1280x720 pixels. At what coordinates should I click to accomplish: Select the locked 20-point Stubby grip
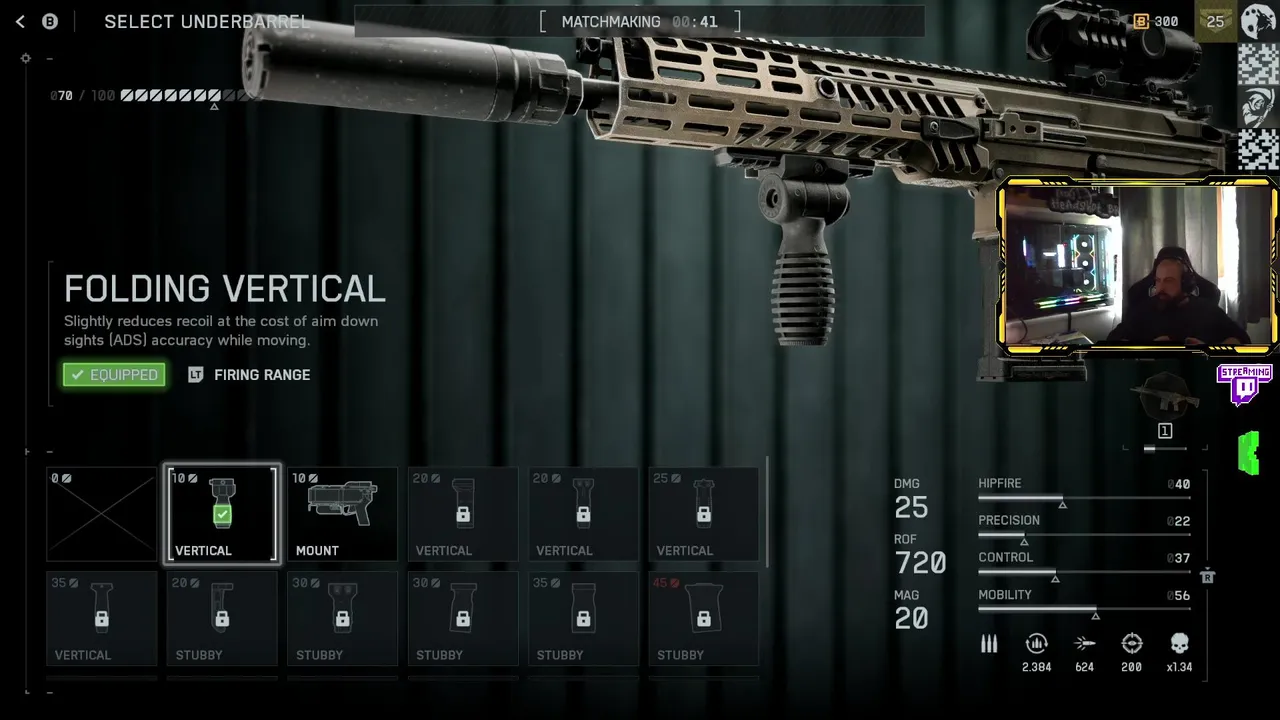[222, 618]
